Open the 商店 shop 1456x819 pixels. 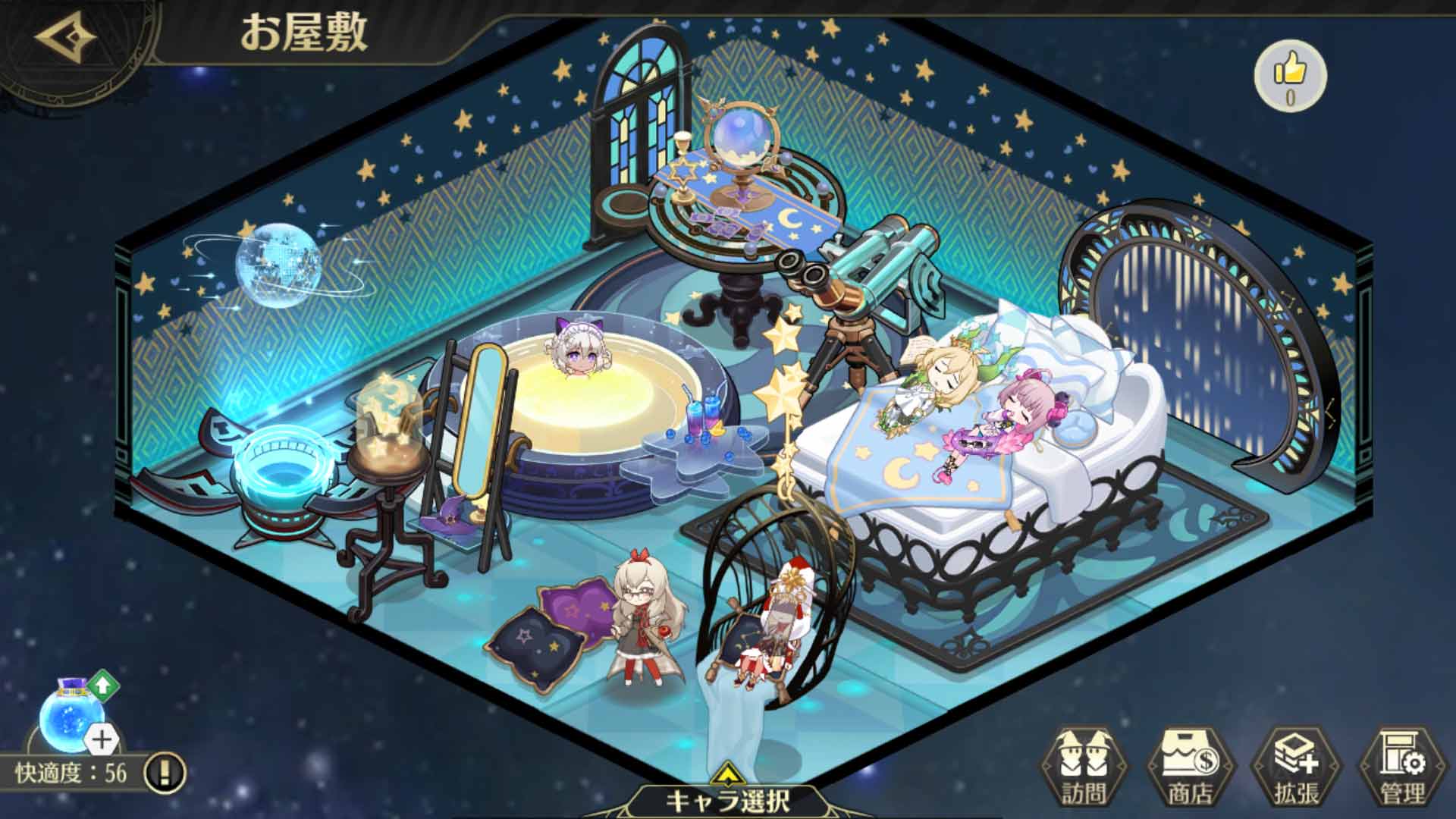point(1190,767)
